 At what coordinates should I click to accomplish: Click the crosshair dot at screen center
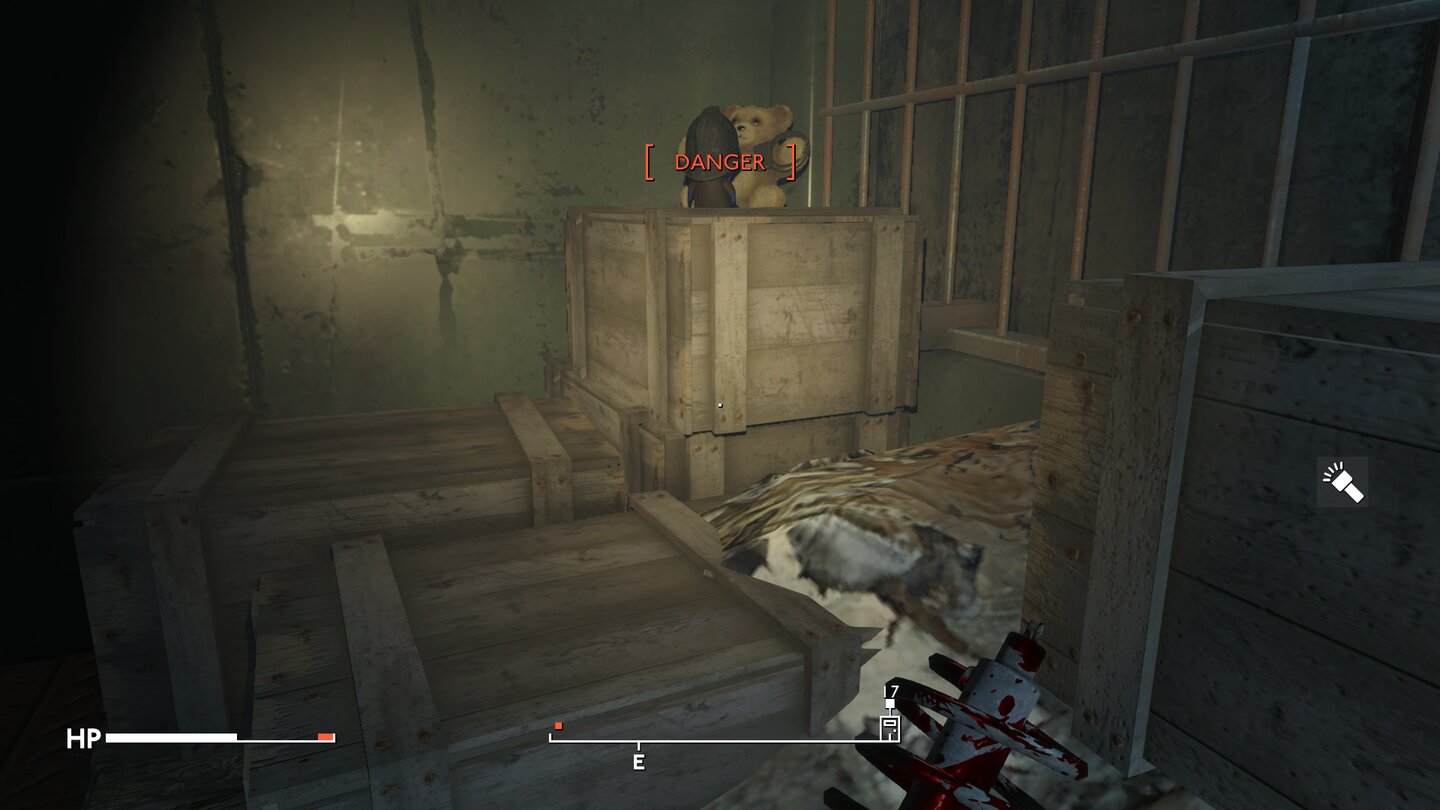[720, 405]
